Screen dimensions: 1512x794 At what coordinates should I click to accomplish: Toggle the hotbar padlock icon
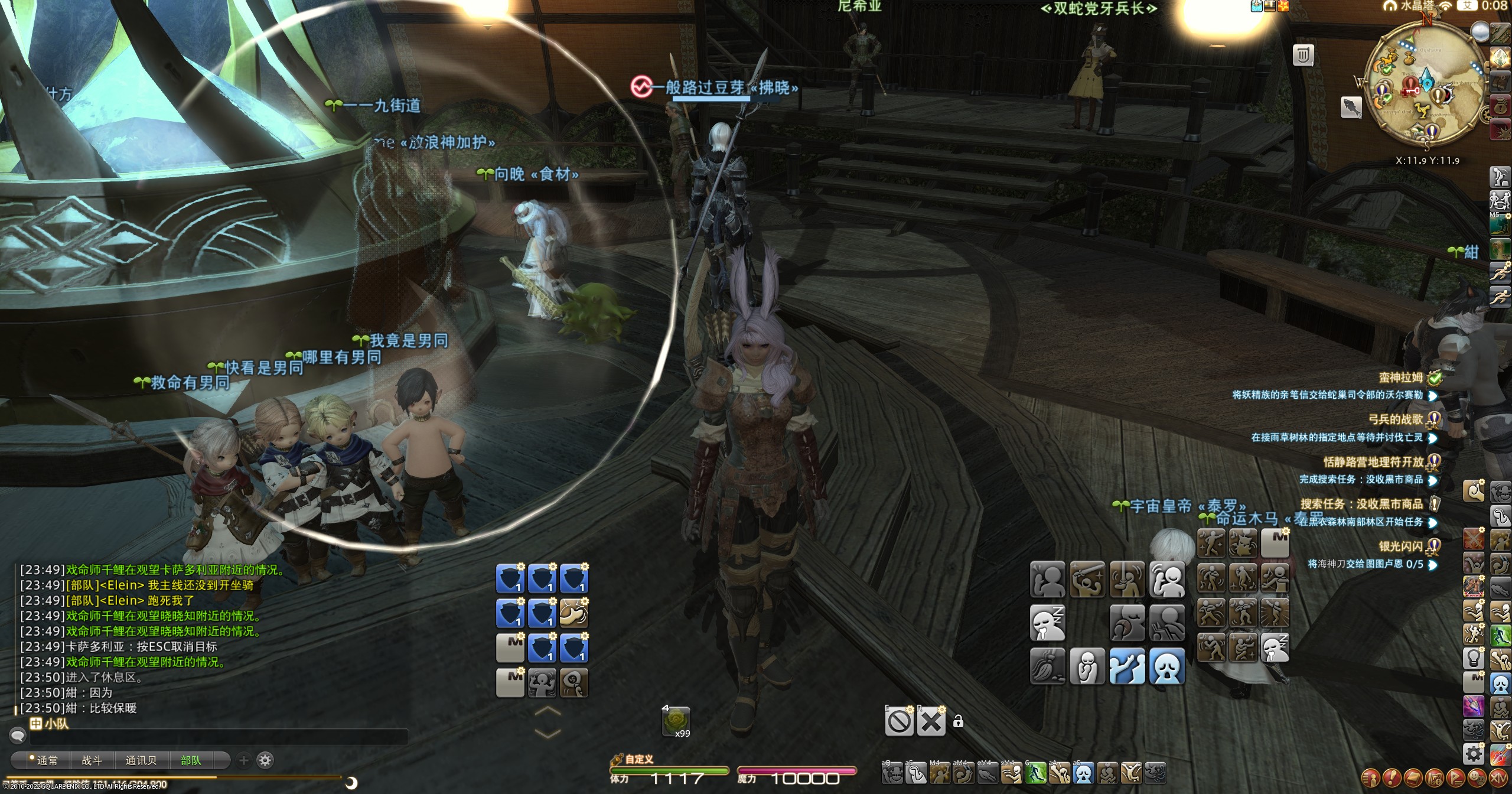point(958,721)
